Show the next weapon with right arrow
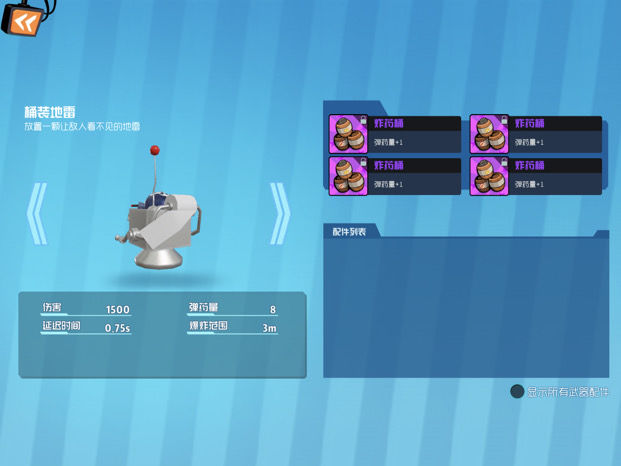This screenshot has width=621, height=466. coord(280,213)
